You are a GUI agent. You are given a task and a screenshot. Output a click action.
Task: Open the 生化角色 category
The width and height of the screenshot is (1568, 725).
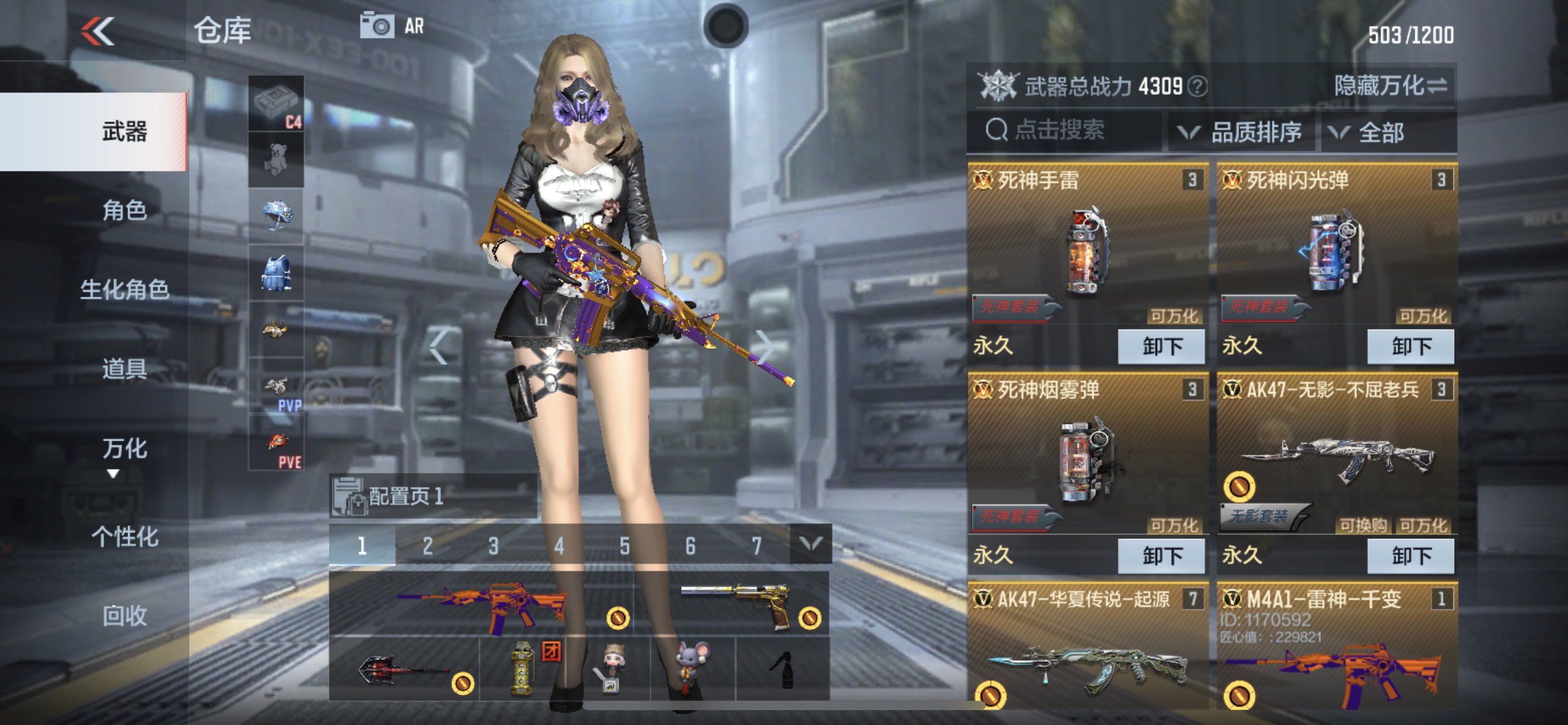point(124,289)
